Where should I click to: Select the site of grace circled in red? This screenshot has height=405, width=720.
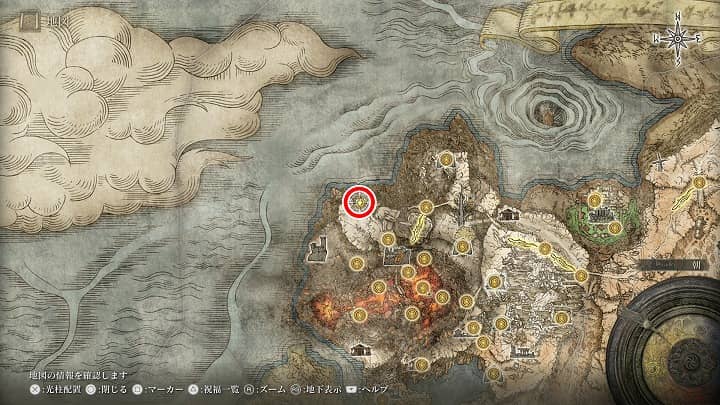(359, 202)
